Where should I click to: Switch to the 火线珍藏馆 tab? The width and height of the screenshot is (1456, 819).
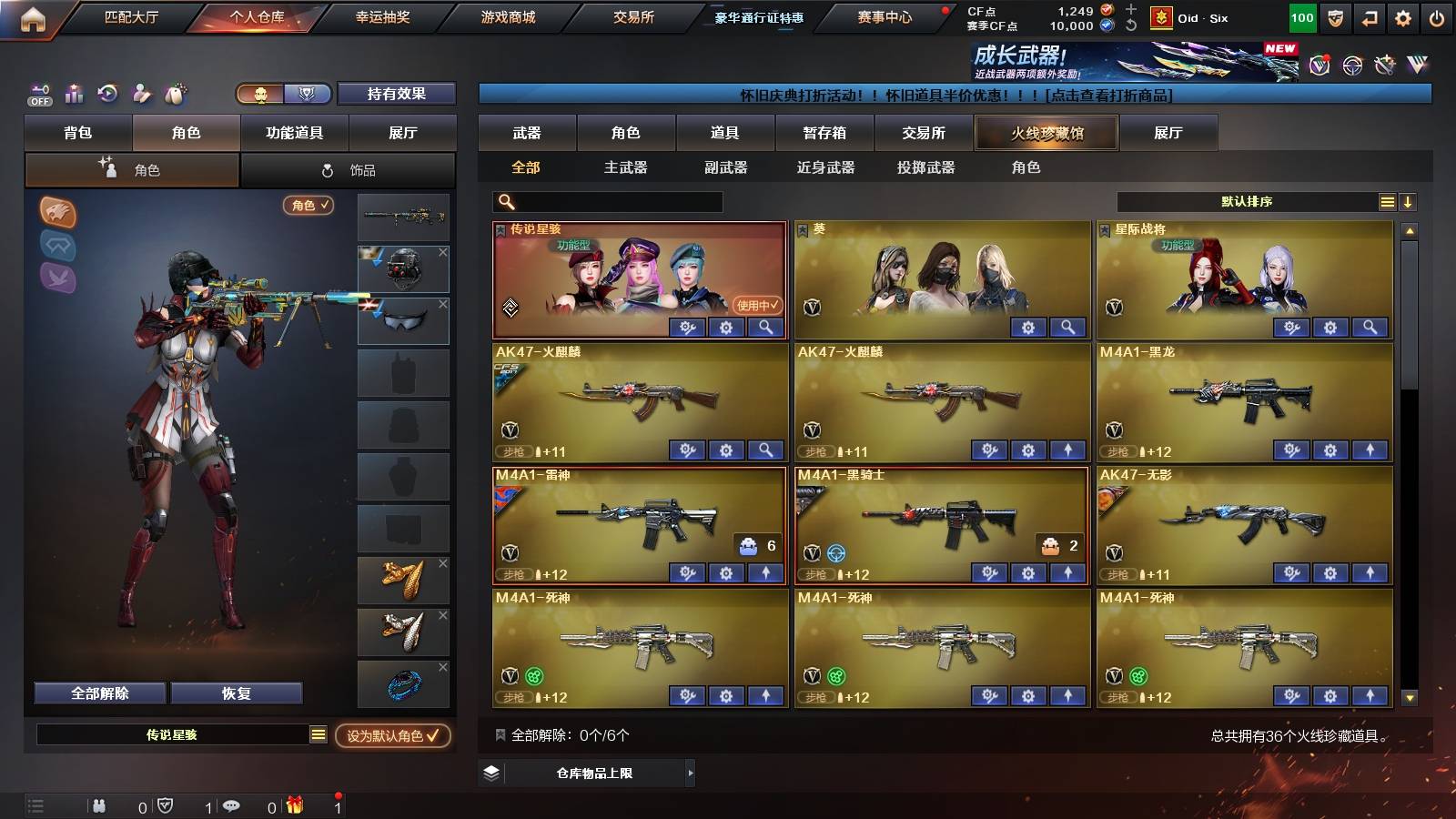1046,133
